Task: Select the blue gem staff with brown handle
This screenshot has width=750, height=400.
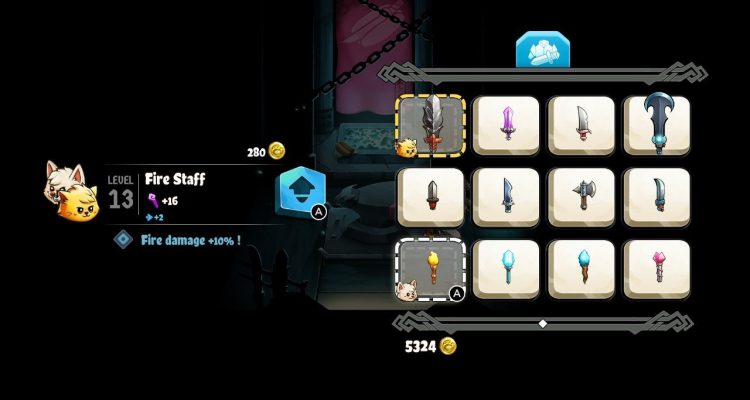Action: 582,268
